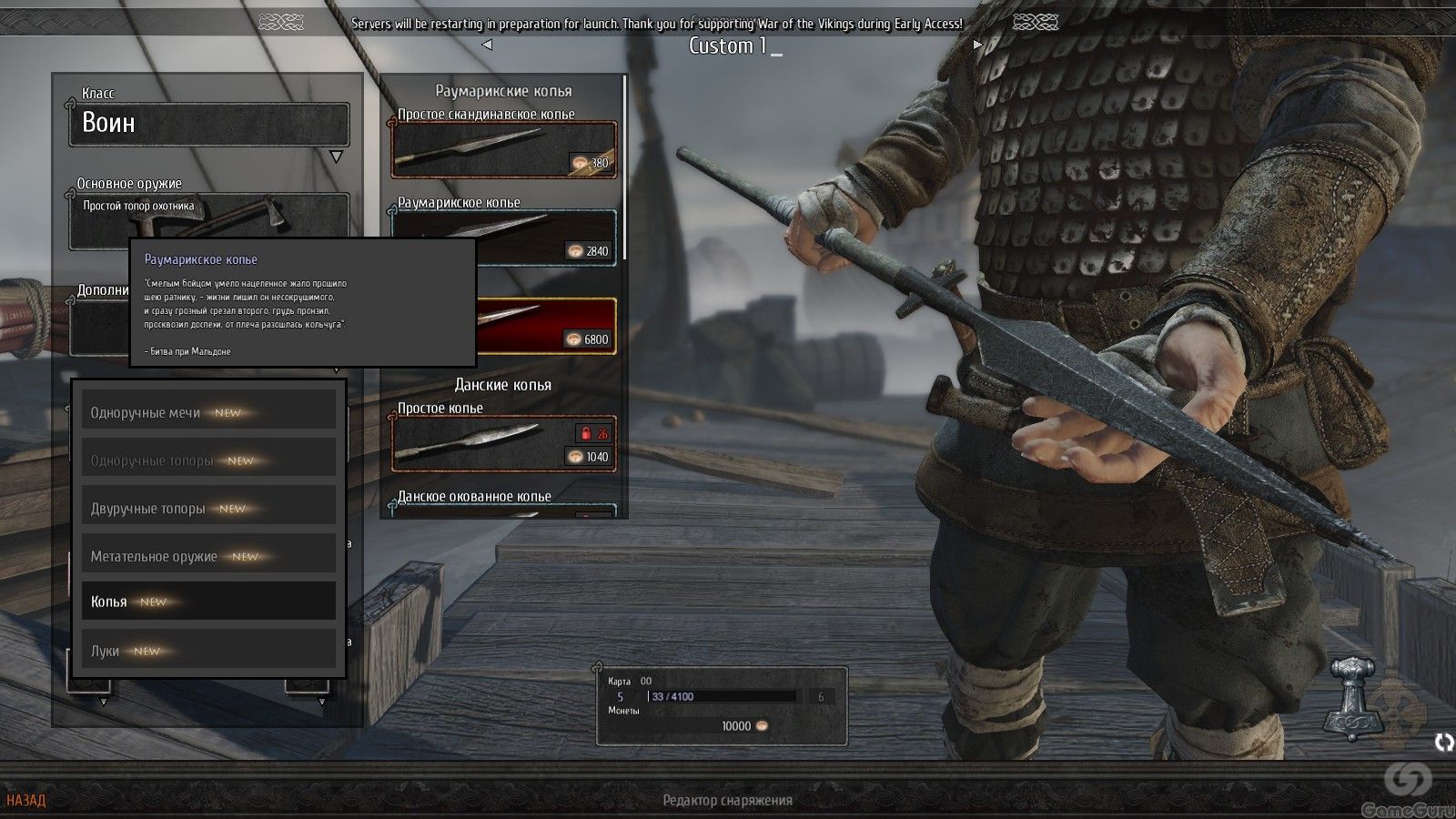Click the Thor's hammer emblem icon

coord(1354,697)
